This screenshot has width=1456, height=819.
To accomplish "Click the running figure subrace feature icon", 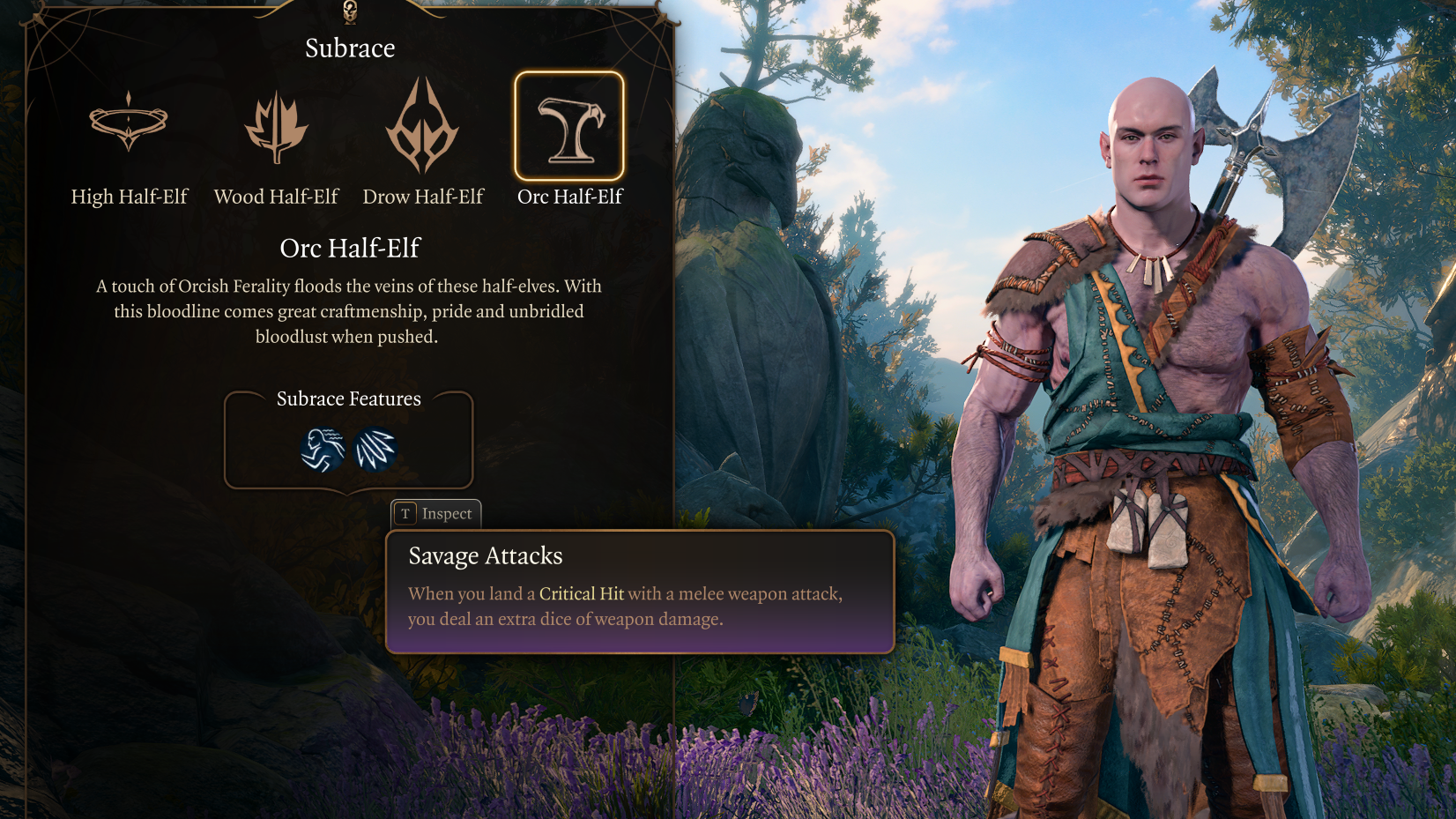I will [x=323, y=450].
